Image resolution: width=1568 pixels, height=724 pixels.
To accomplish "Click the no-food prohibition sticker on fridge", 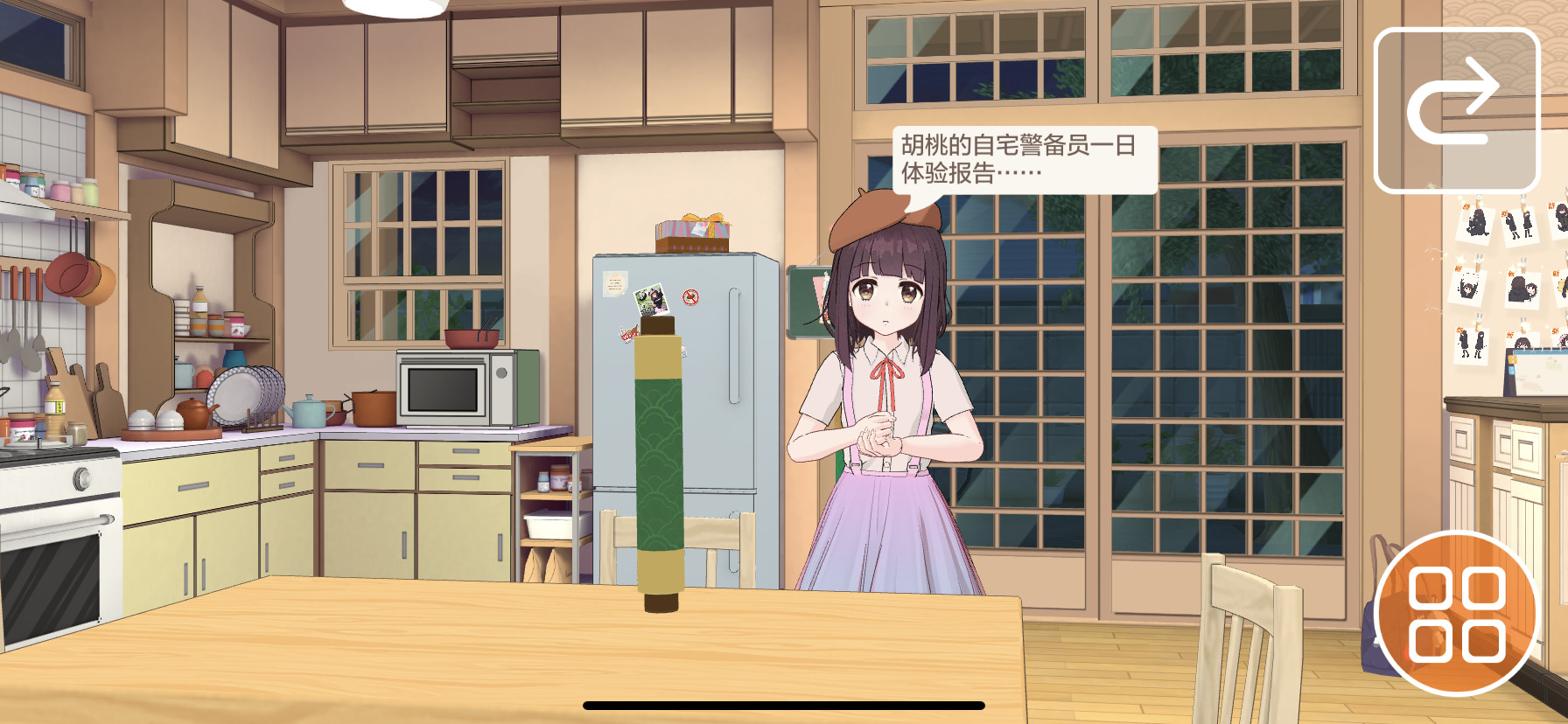I will (690, 296).
